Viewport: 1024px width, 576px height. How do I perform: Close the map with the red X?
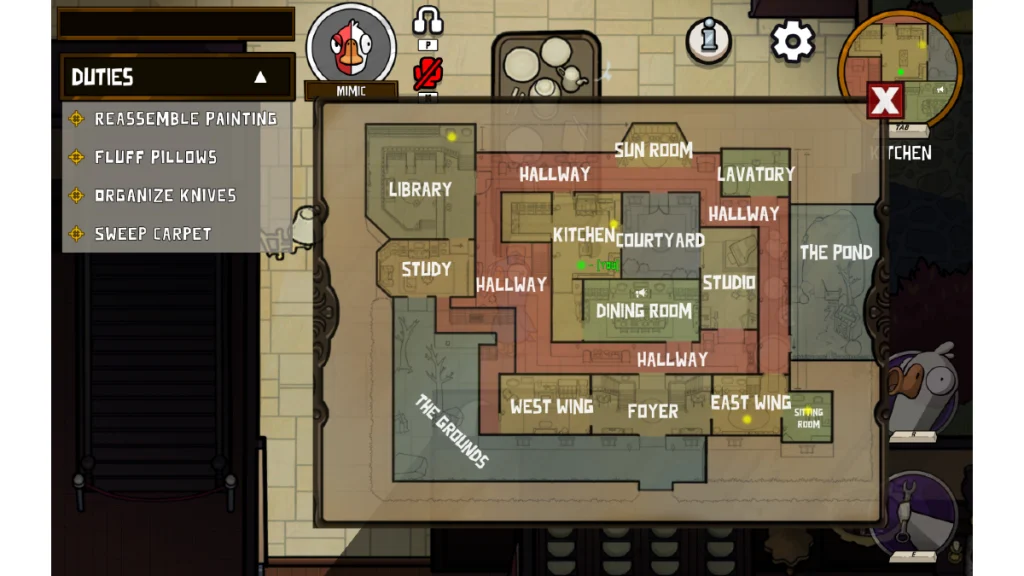tap(885, 101)
